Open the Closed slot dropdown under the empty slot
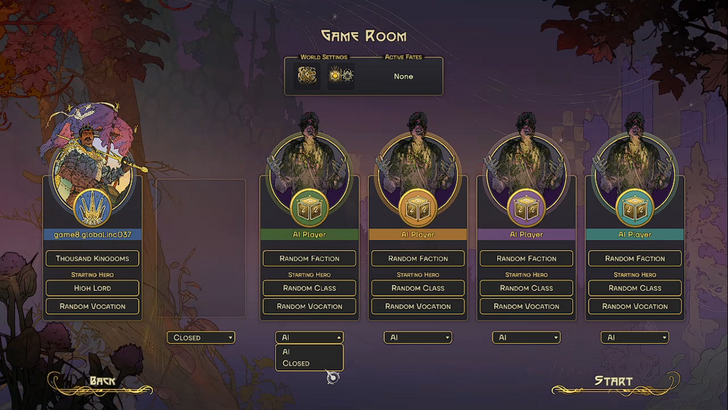The width and height of the screenshot is (728, 410). point(200,338)
